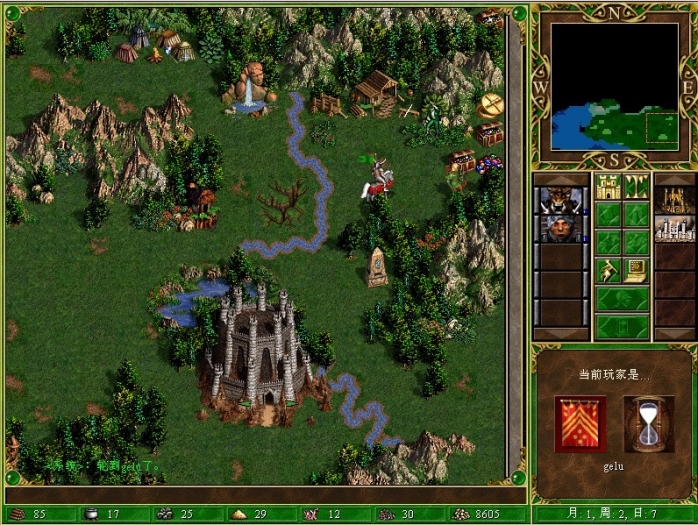Click the end turn hourglass button

click(622, 326)
